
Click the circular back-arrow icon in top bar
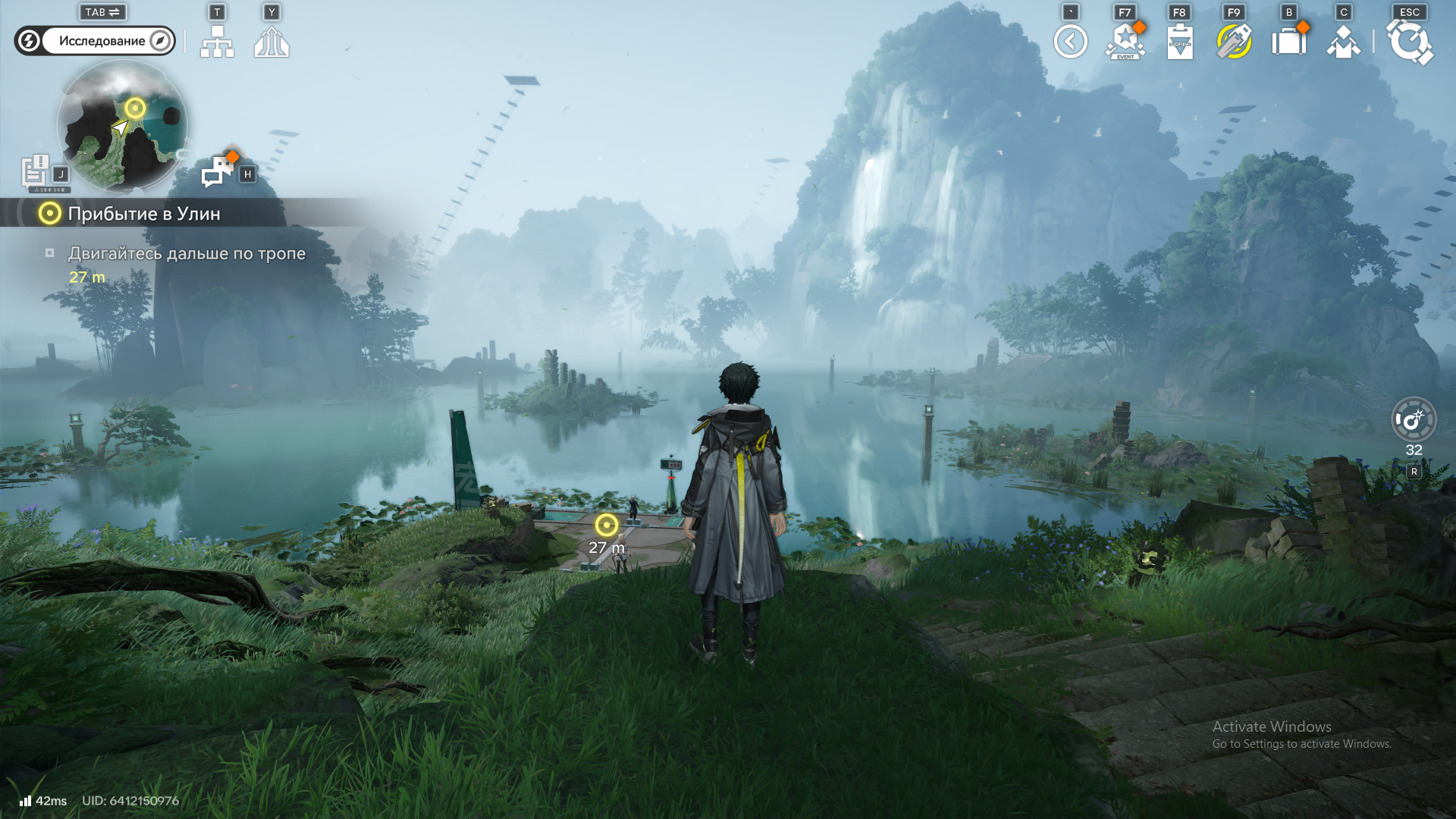point(1070,42)
